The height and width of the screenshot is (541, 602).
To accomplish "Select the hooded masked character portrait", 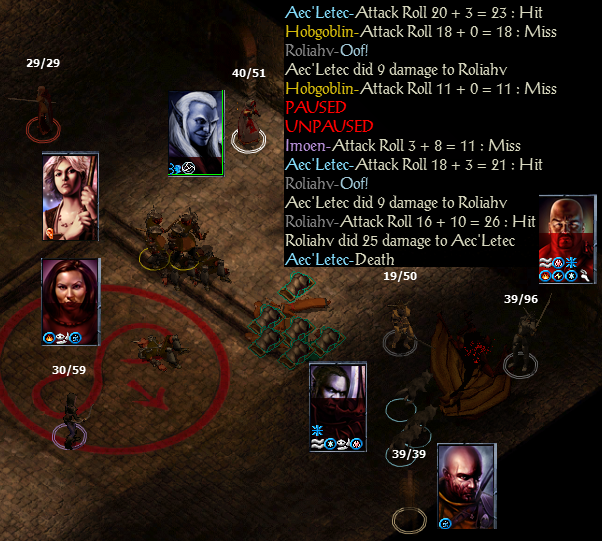I will (338, 398).
